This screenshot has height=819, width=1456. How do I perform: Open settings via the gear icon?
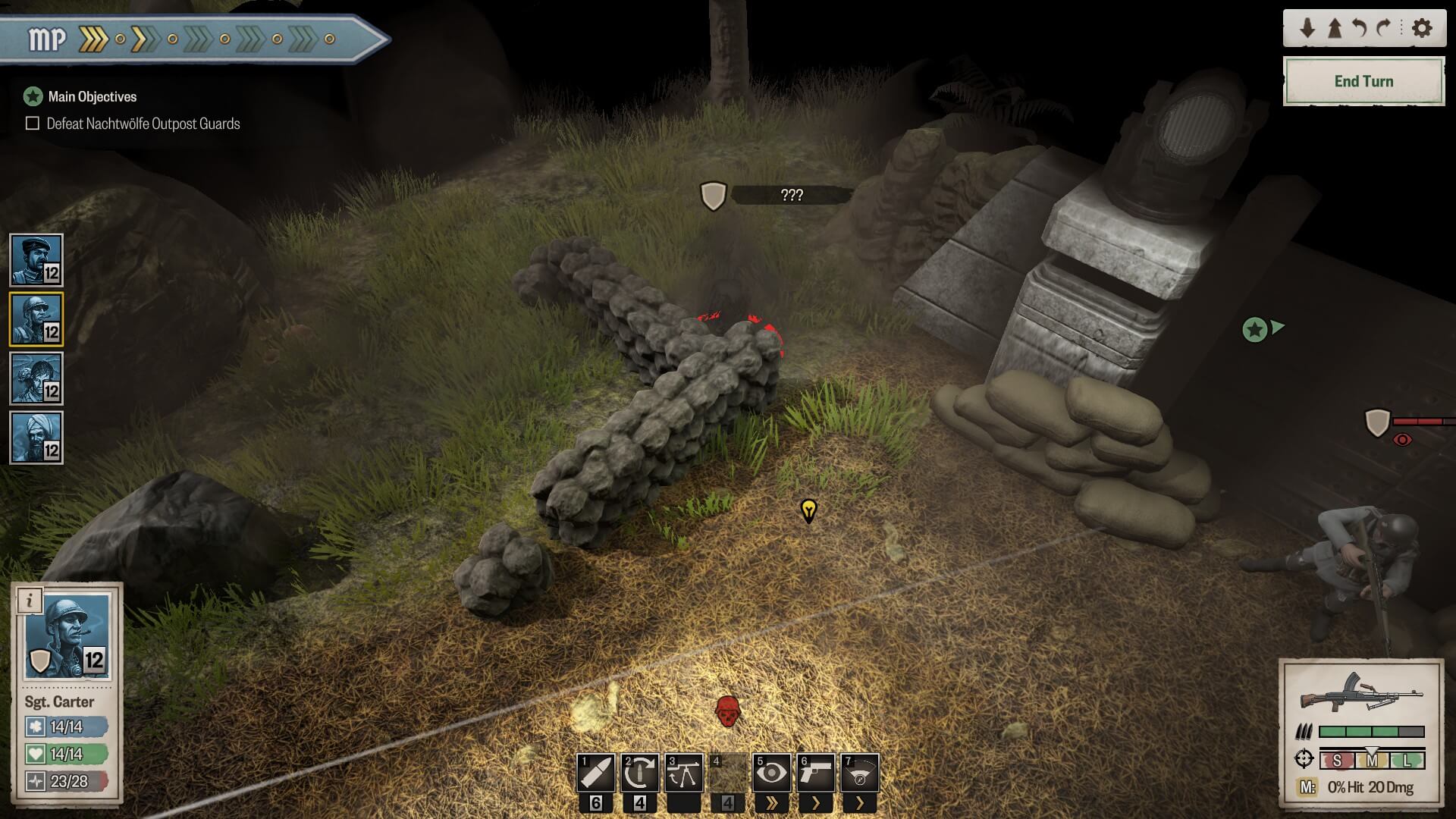[x=1422, y=29]
